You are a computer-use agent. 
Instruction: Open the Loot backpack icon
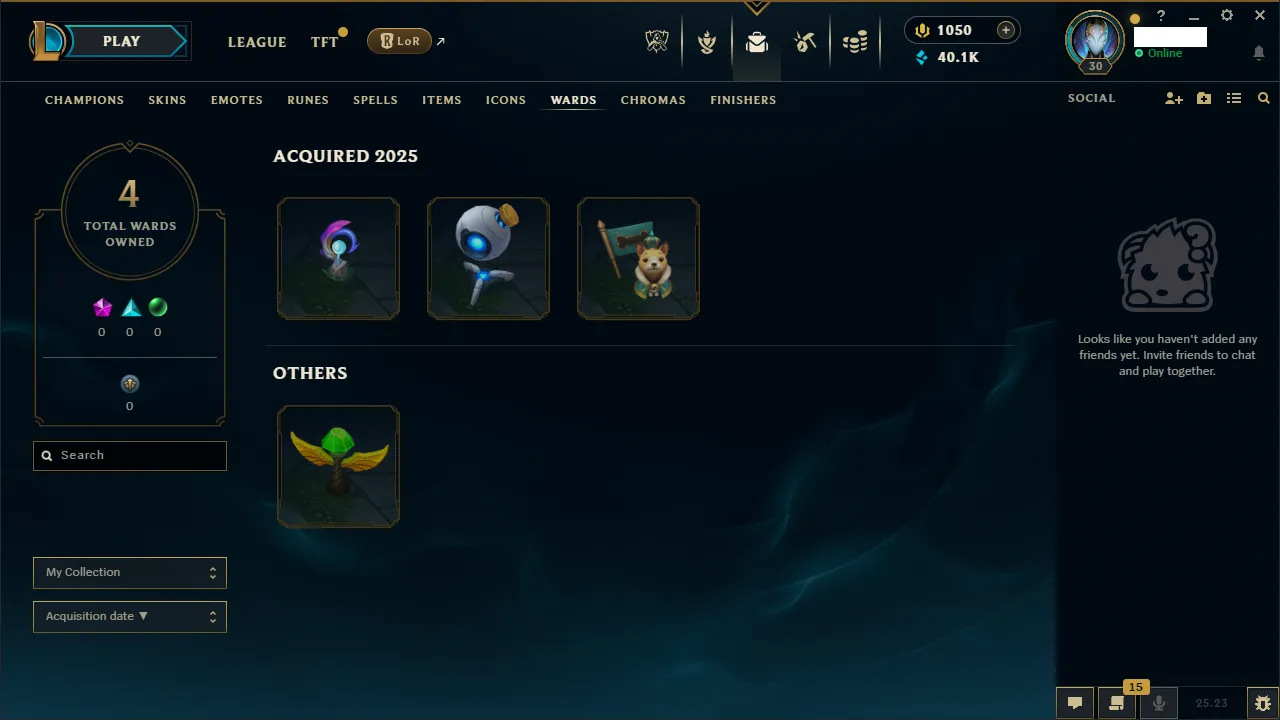point(757,41)
